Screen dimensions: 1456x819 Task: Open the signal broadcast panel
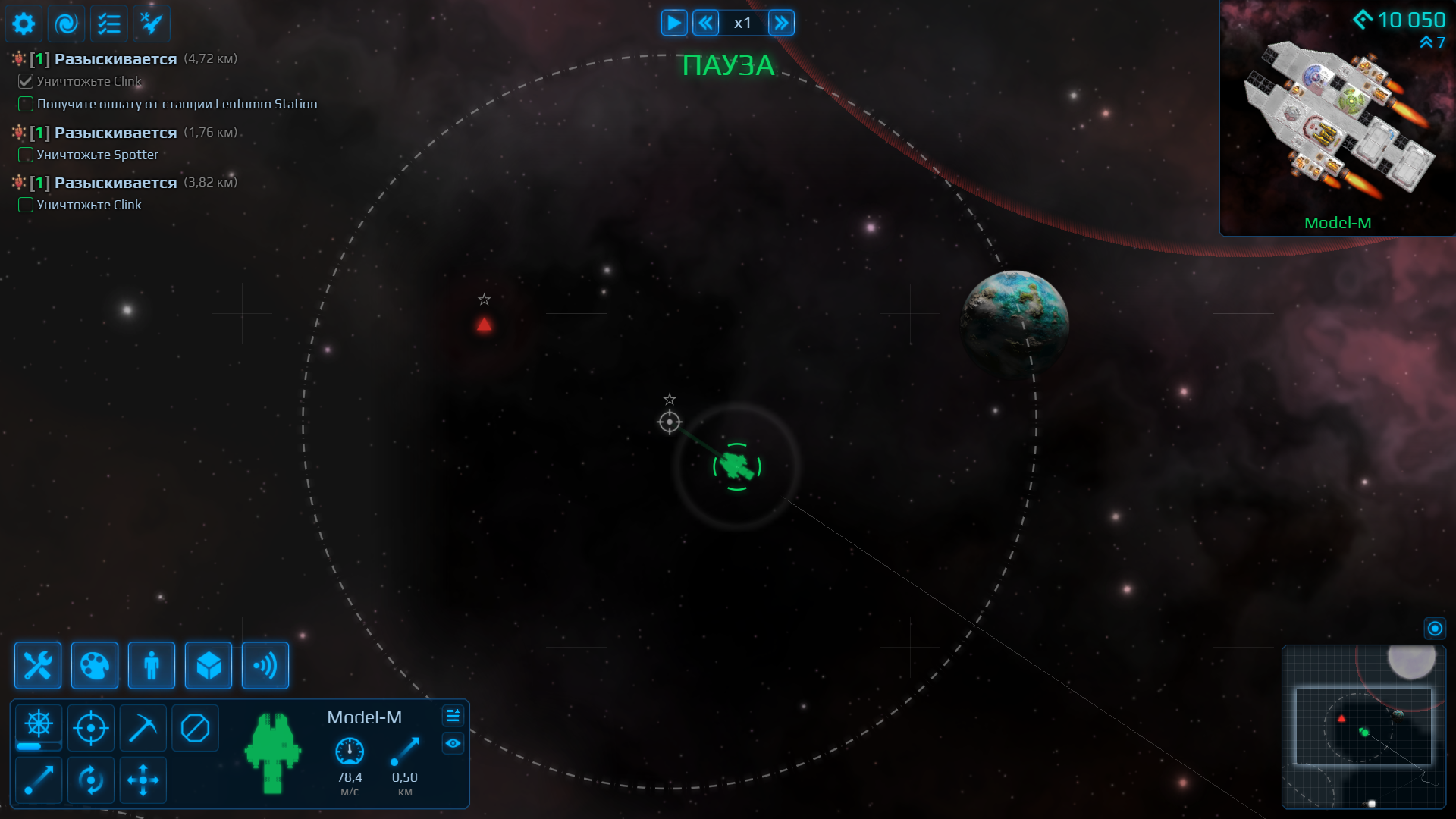(x=265, y=666)
